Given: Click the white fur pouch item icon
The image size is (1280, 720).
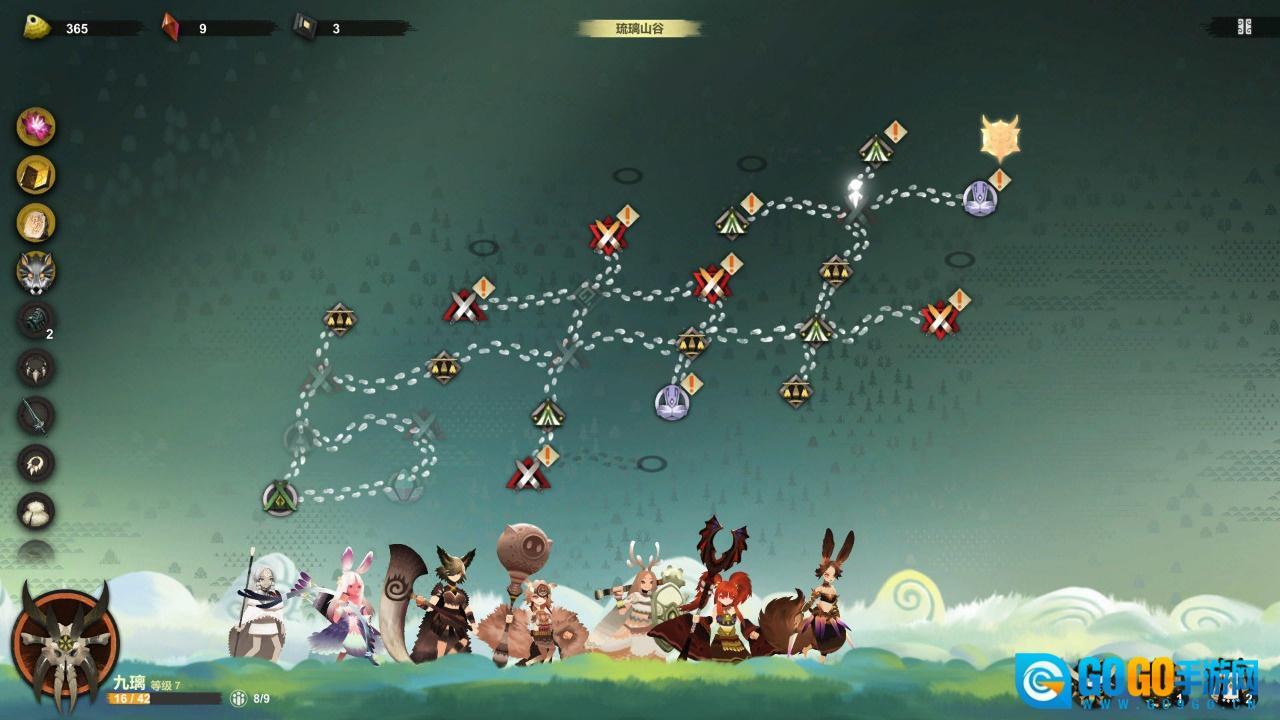Looking at the screenshot, I should point(36,511).
